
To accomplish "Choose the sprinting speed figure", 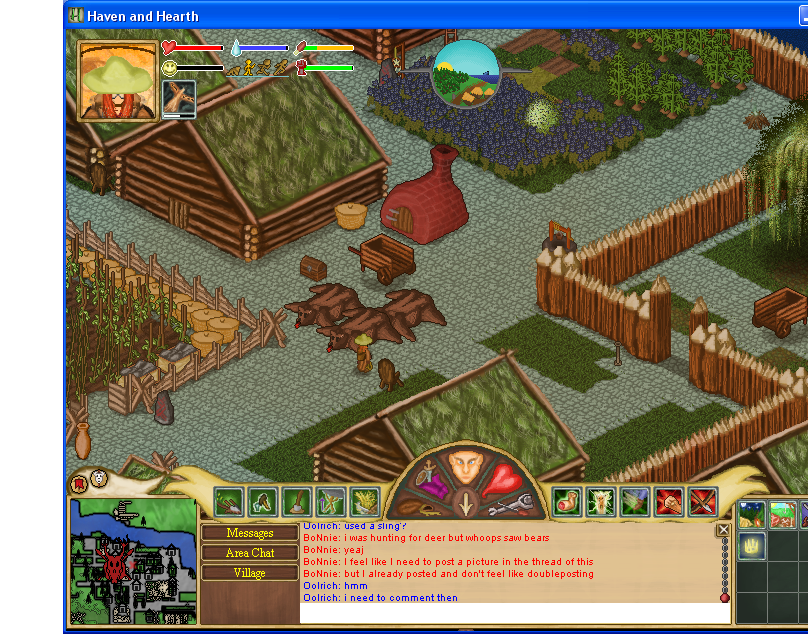I will (x=281, y=68).
